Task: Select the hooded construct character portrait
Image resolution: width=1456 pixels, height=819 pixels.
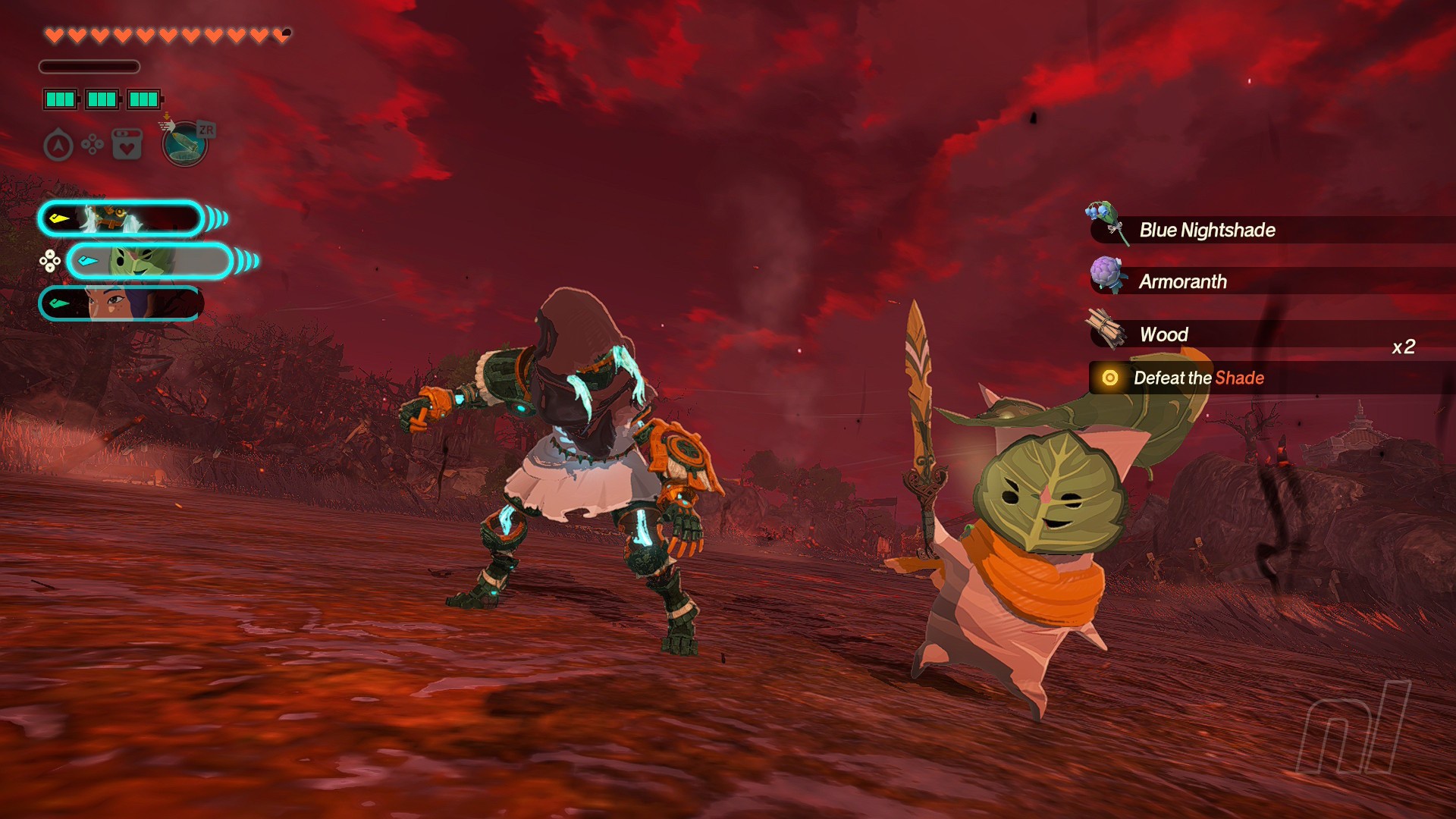Action: pos(121,219)
